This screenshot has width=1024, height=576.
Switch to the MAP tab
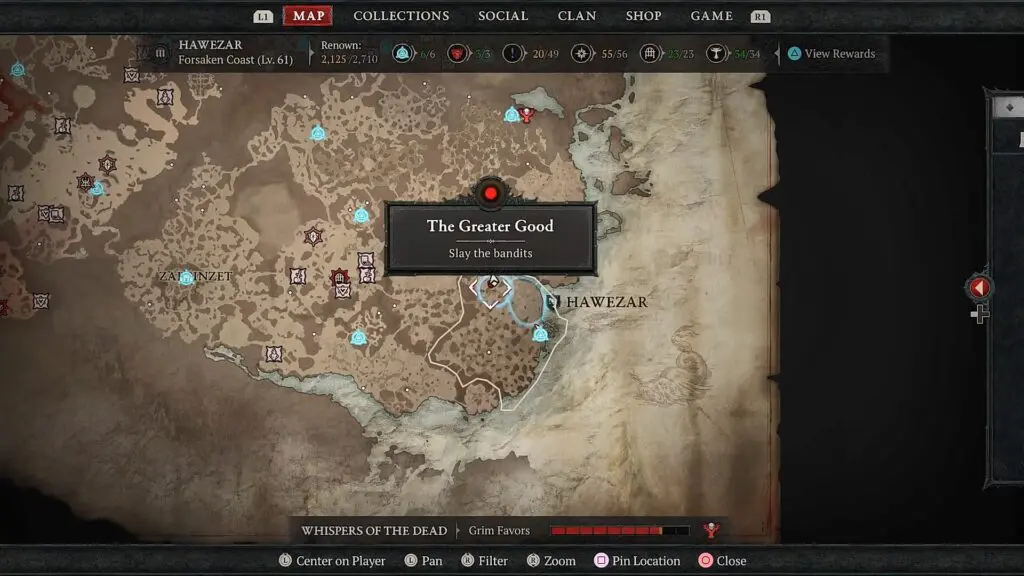click(x=308, y=16)
